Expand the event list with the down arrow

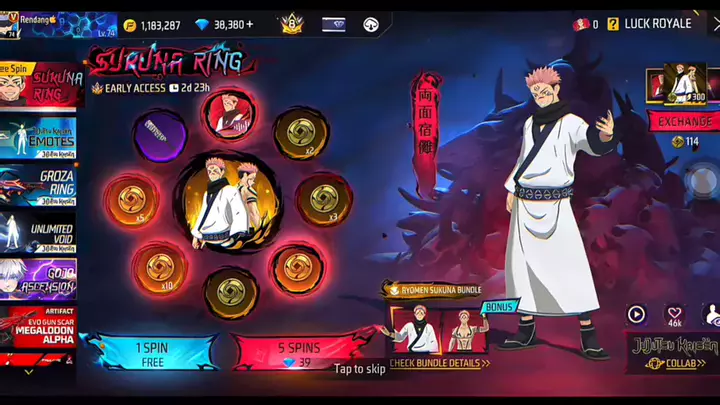pos(28,372)
